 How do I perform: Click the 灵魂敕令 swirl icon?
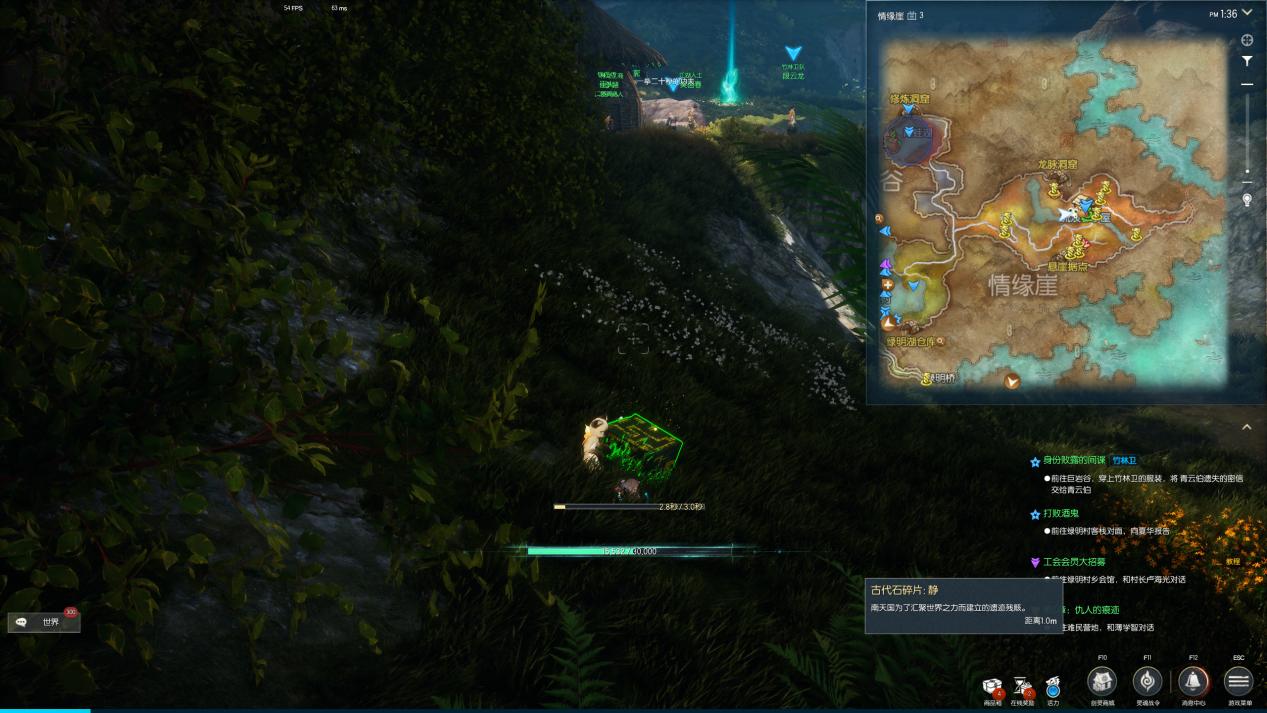(x=1147, y=682)
